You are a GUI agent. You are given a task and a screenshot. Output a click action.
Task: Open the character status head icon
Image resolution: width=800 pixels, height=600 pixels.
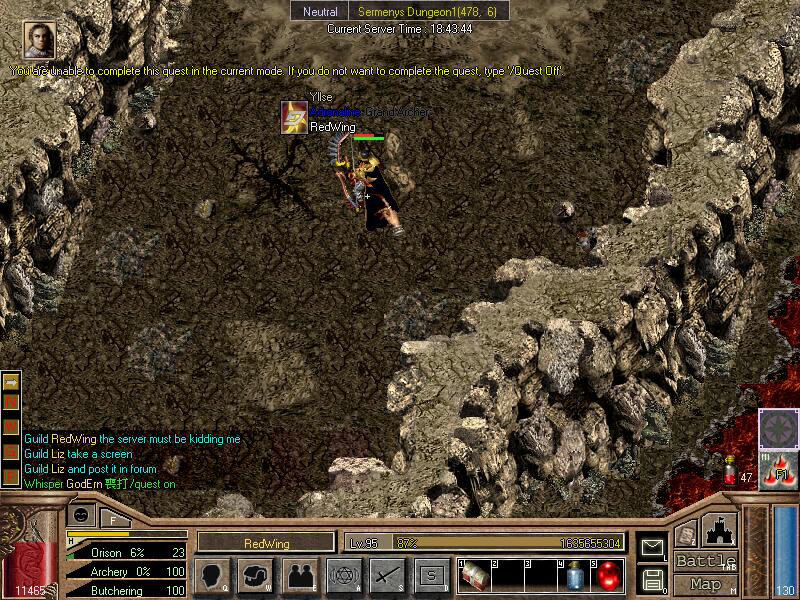tap(212, 576)
